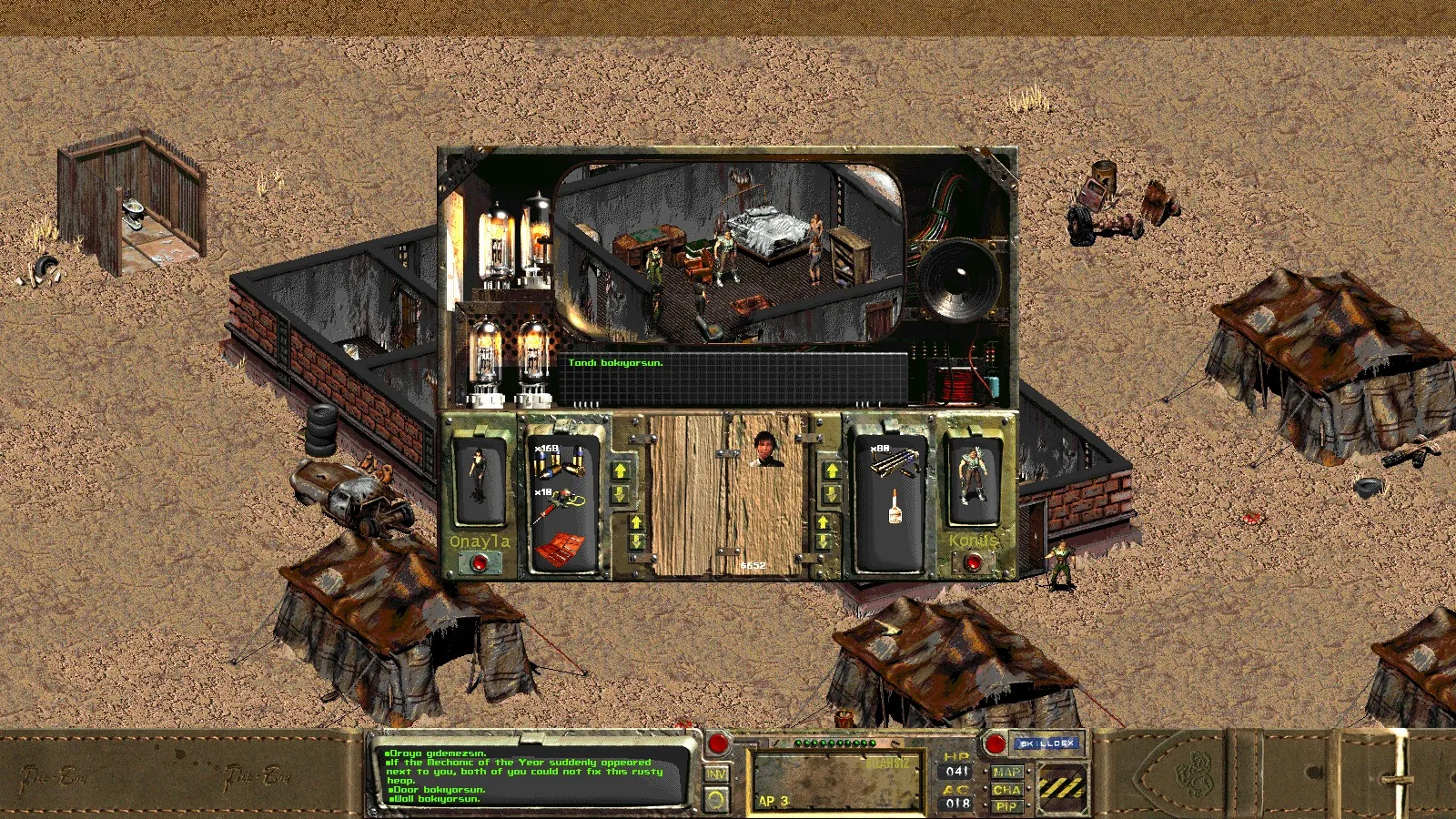Open the PIP Pip-Boy button
This screenshot has height=819, width=1456.
click(x=1006, y=806)
